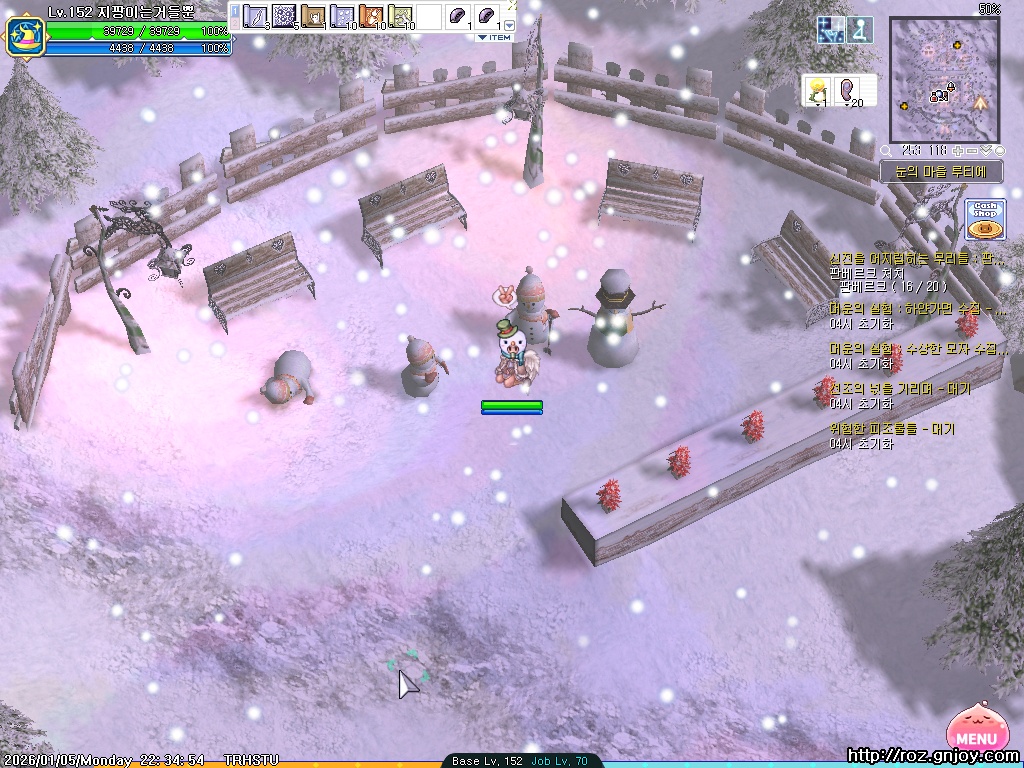
Task: Use the blue feather scroll in hotbar
Action: click(256, 17)
